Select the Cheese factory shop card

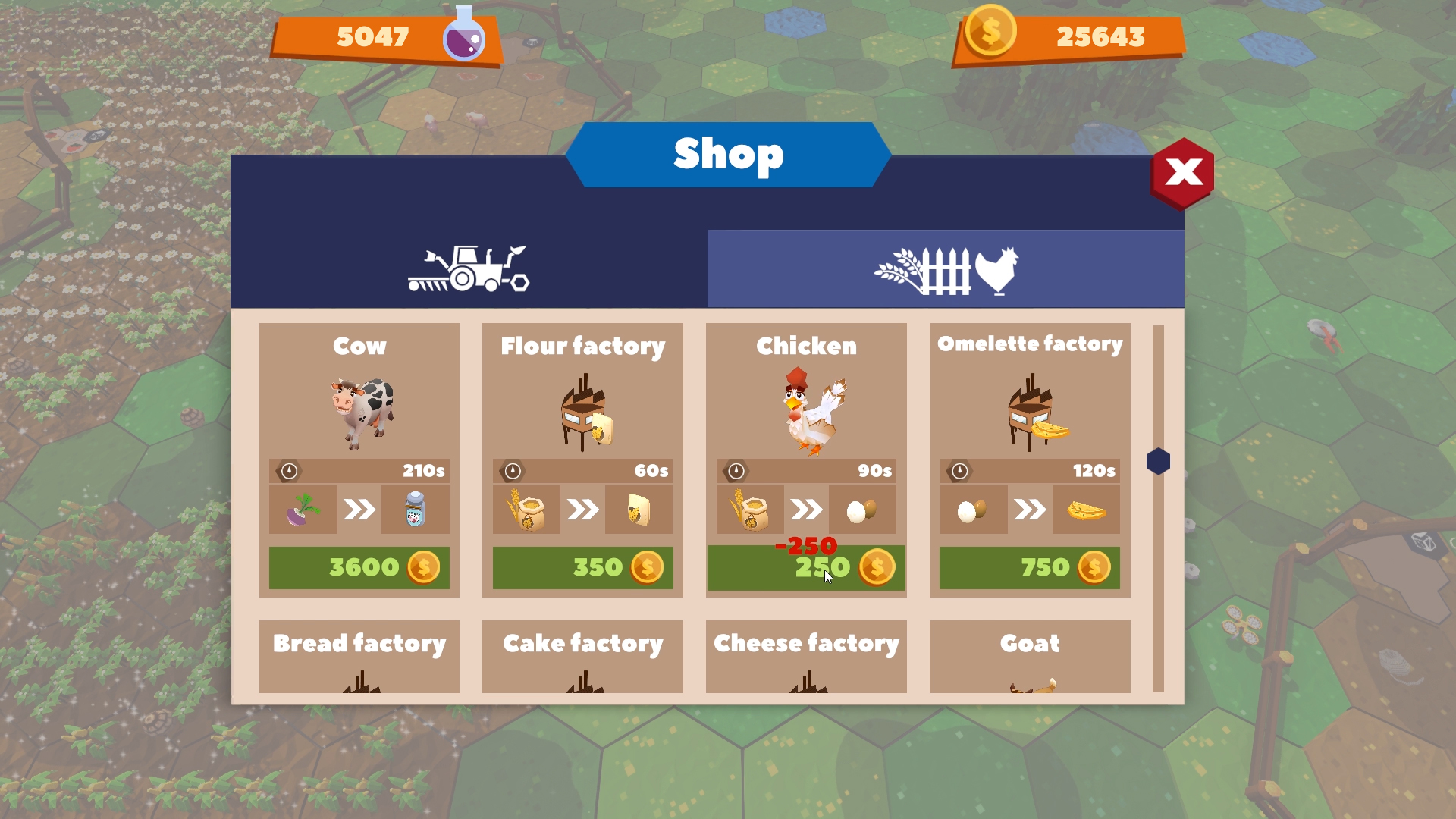pyautogui.click(x=806, y=656)
